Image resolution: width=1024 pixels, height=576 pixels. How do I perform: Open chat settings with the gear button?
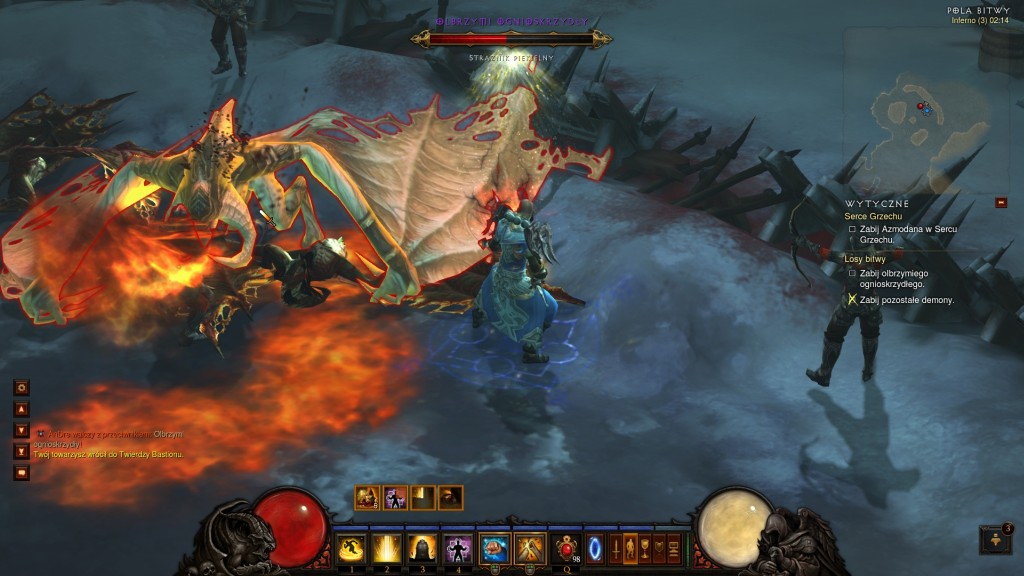pyautogui.click(x=21, y=387)
